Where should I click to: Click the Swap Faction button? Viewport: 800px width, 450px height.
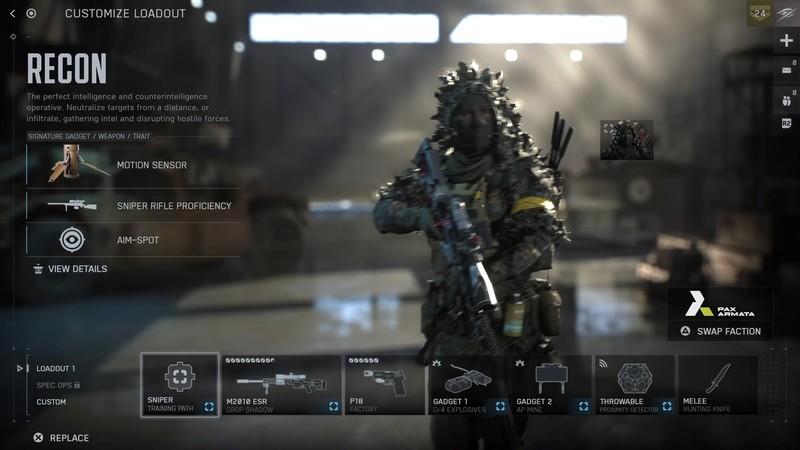[720, 331]
